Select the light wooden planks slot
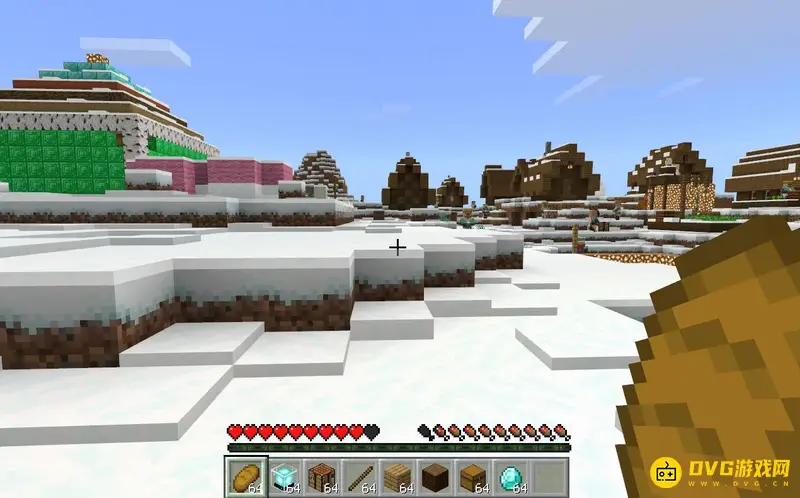The width and height of the screenshot is (800, 498). pos(397,476)
